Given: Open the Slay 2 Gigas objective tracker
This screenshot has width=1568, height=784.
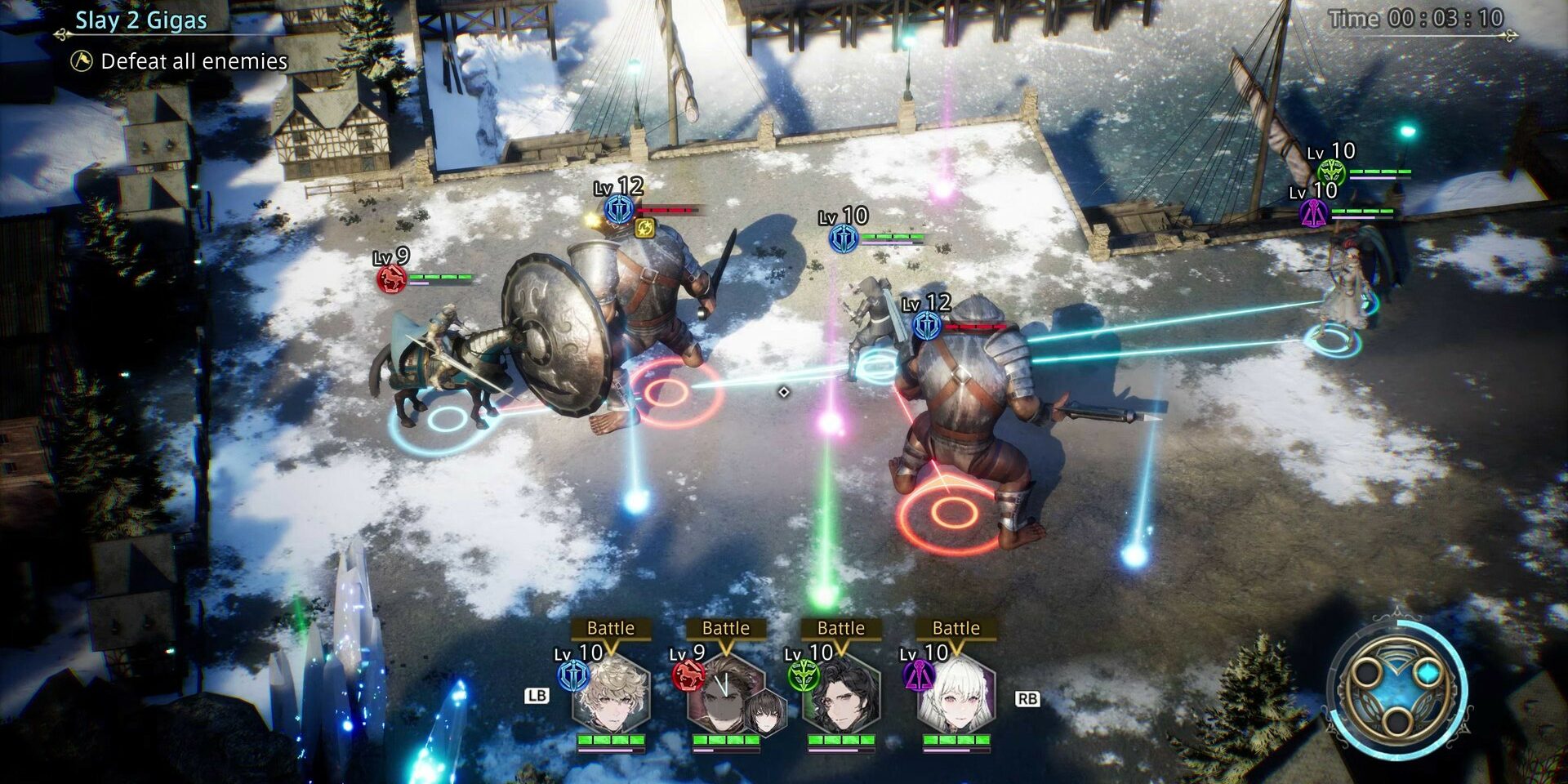Looking at the screenshot, I should point(140,20).
